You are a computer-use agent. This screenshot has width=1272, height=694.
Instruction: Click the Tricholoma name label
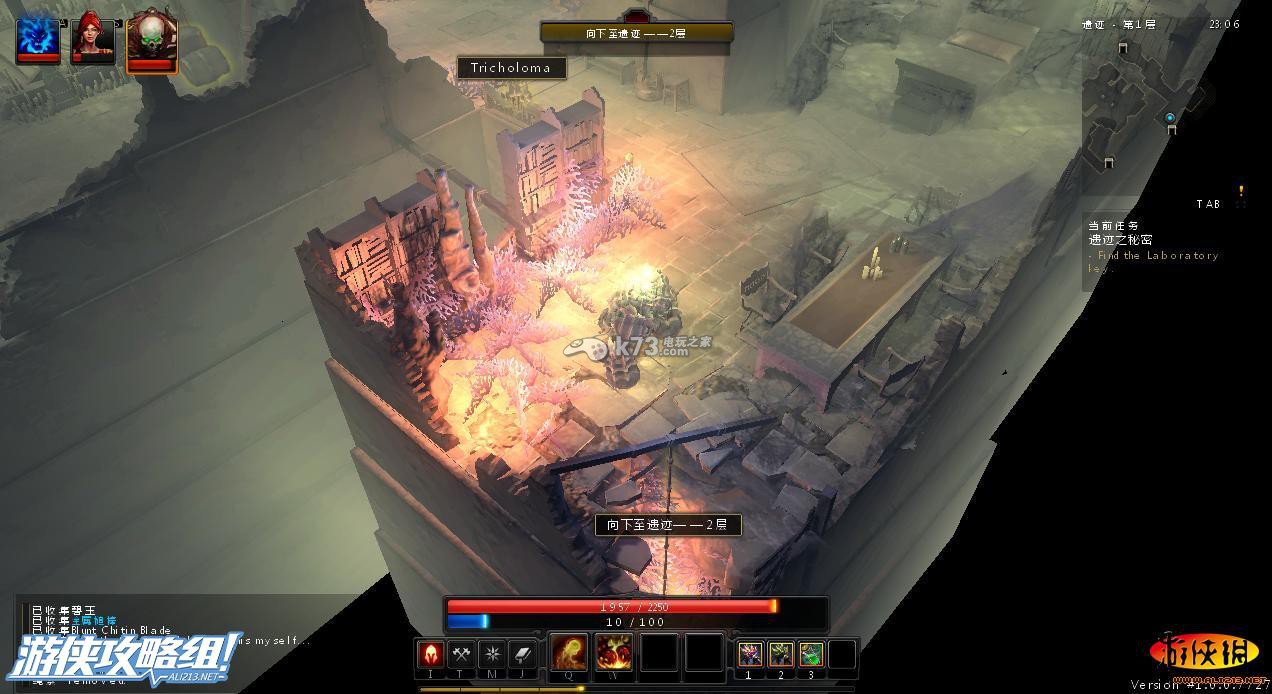click(x=511, y=68)
